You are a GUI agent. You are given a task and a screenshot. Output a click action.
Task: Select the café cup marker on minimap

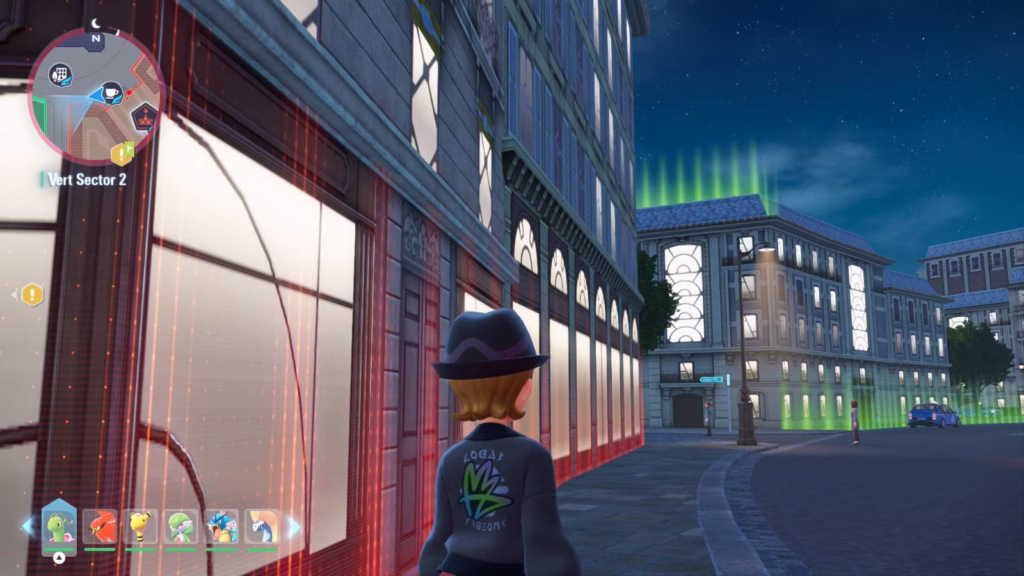tap(112, 92)
